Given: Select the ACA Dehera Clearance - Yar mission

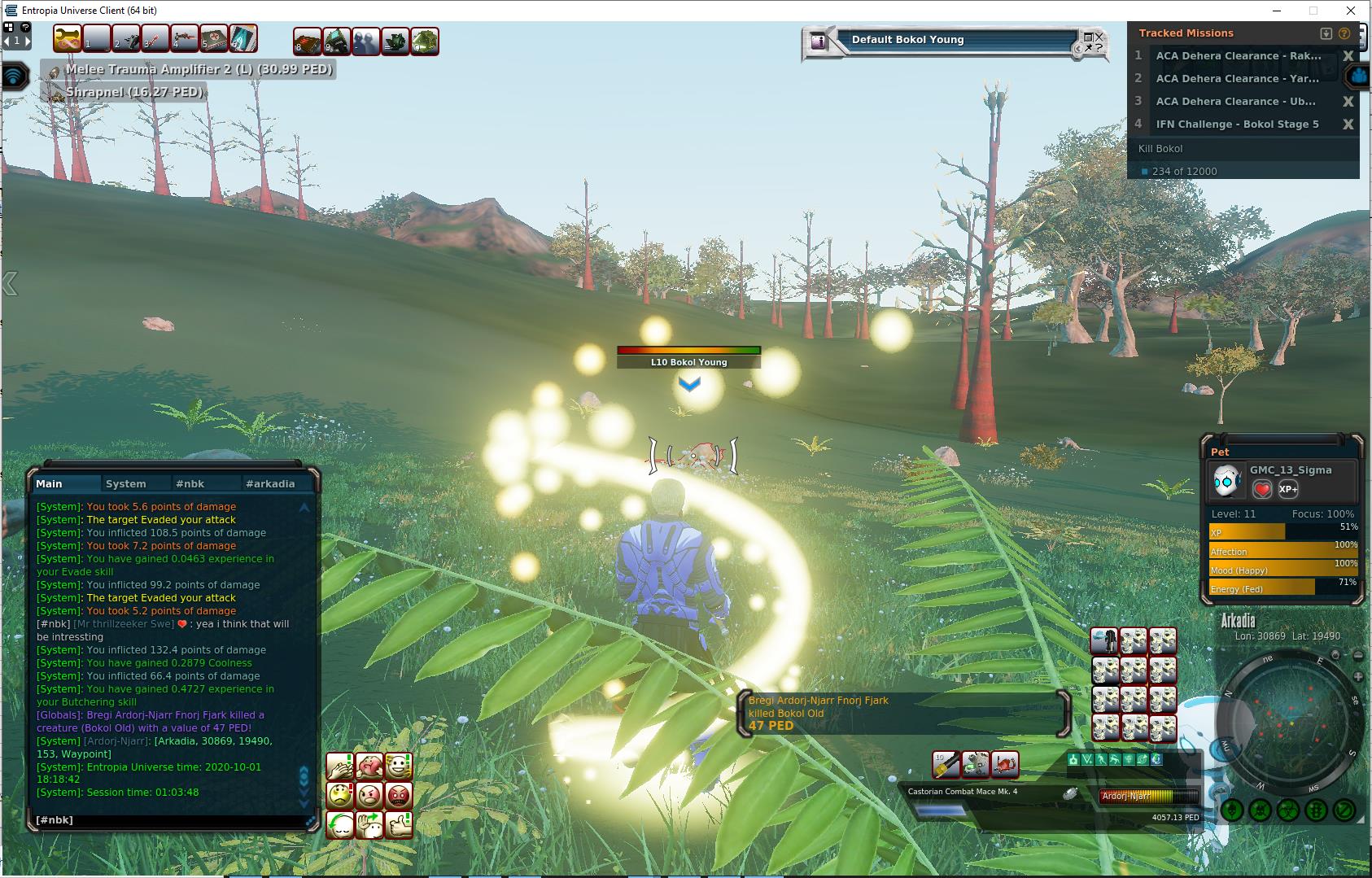Looking at the screenshot, I should [x=1237, y=79].
